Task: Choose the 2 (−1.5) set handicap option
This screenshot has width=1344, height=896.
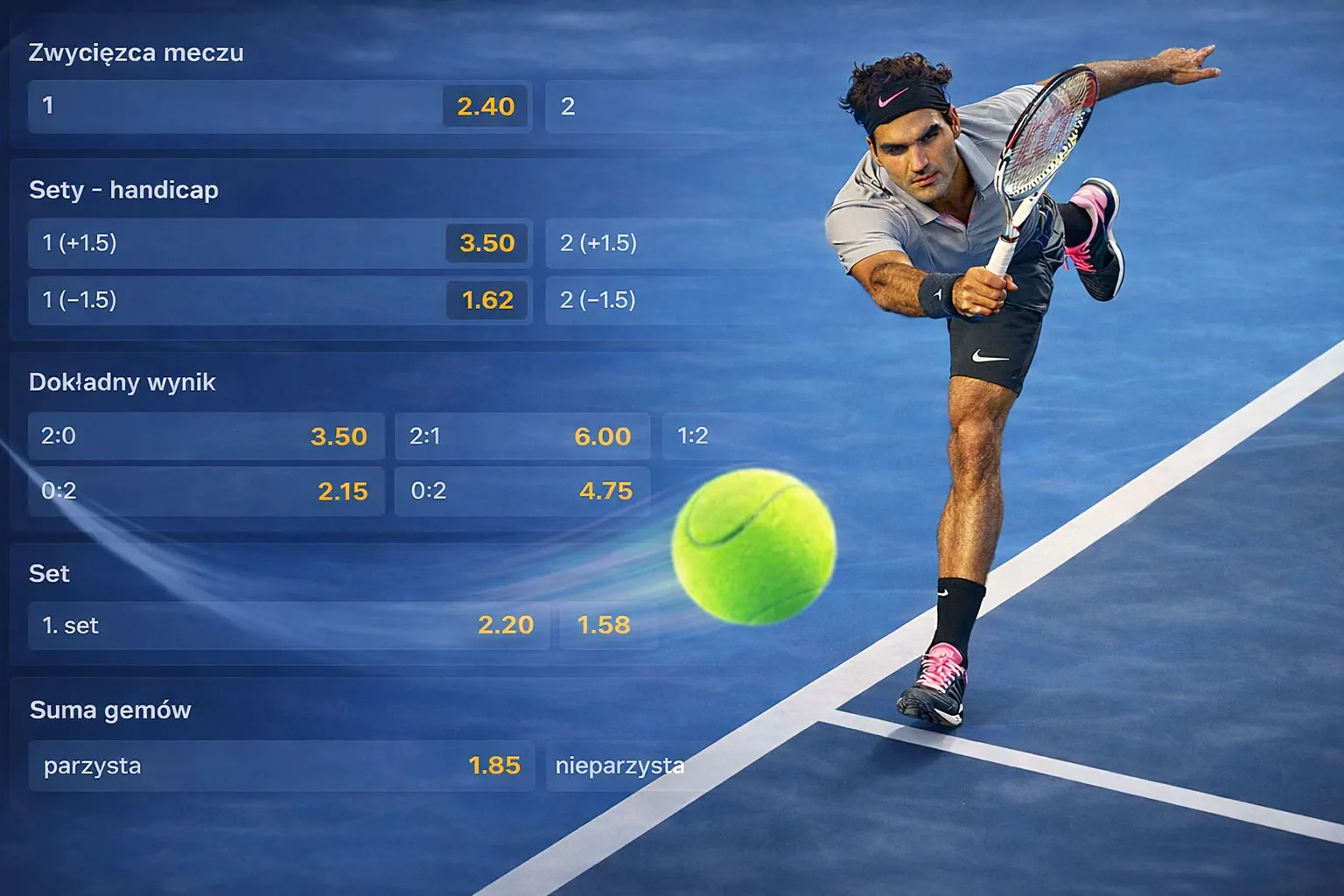Action: click(x=612, y=300)
